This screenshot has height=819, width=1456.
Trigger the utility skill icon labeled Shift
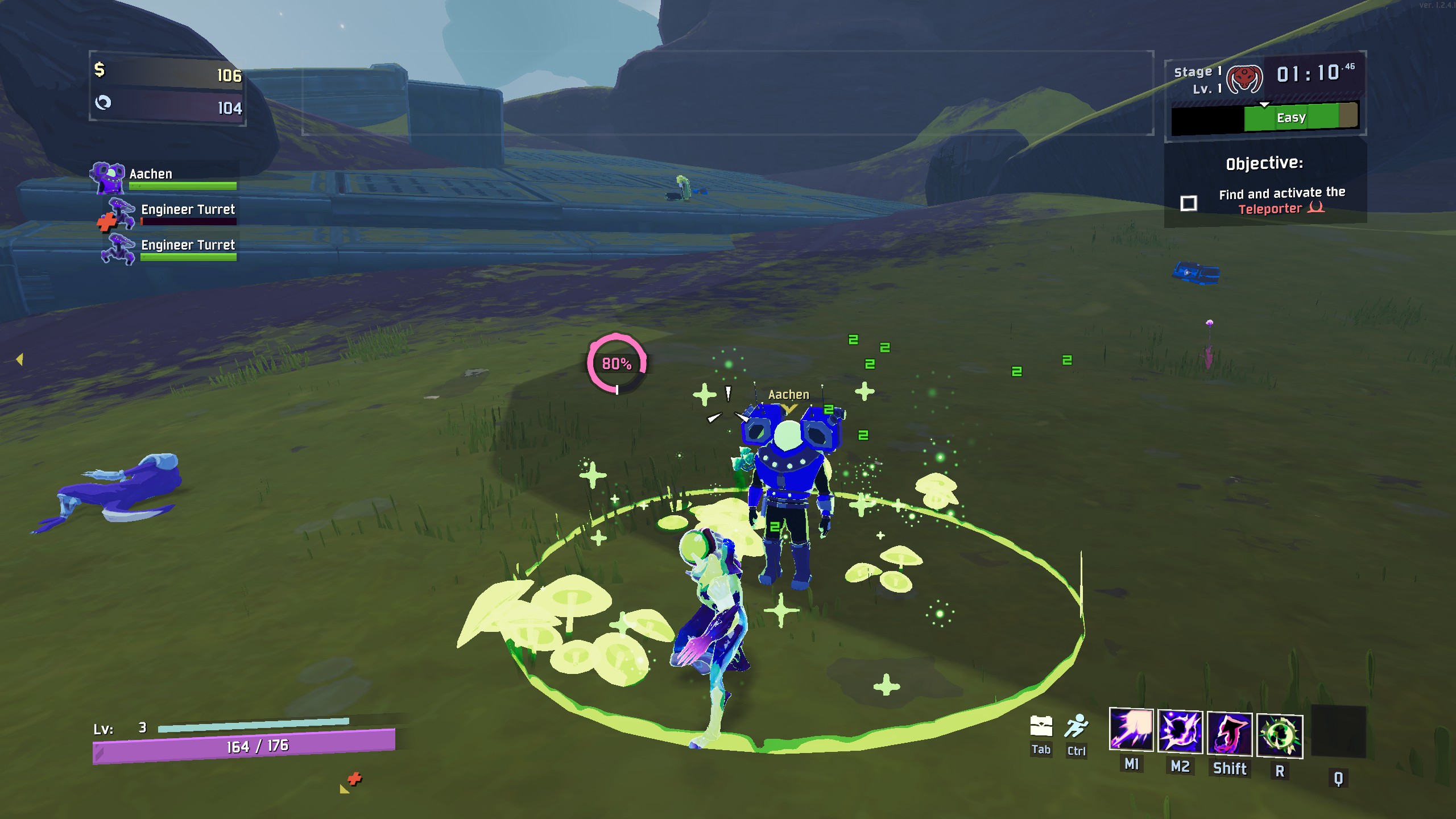[1230, 734]
